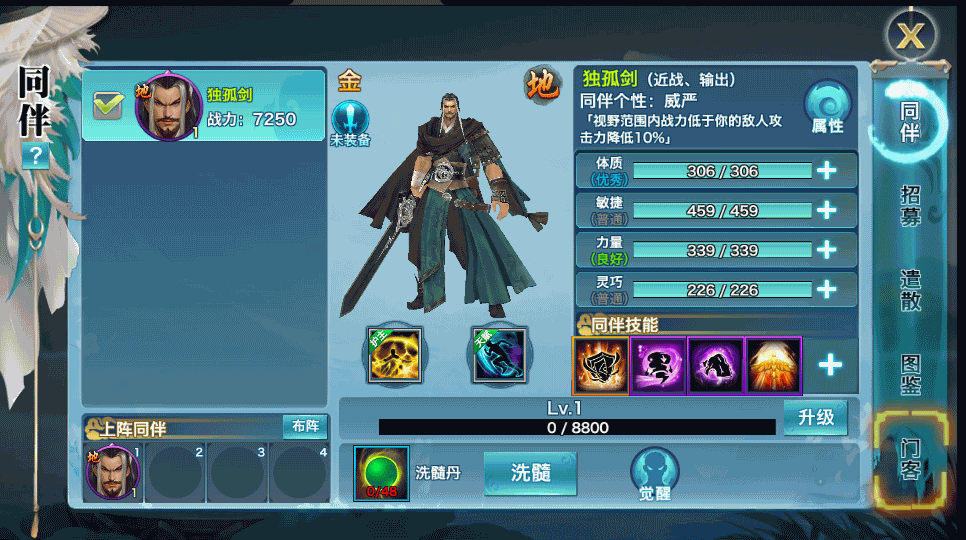966x540 pixels.
Task: Open the 布阵 formation button
Action: click(305, 426)
